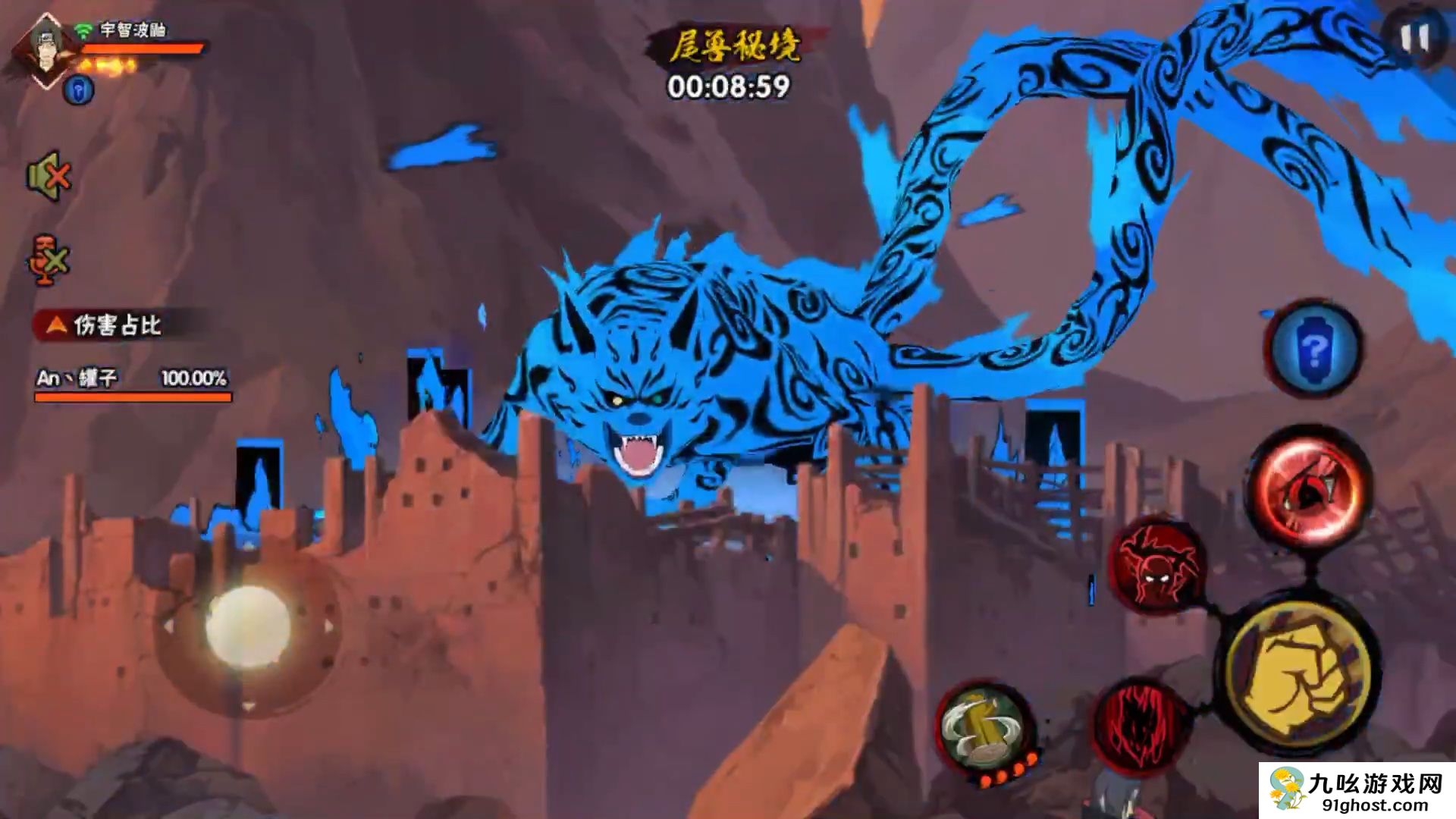Trigger the red flame silhouette skill
The height and width of the screenshot is (819, 1456).
1140,724
